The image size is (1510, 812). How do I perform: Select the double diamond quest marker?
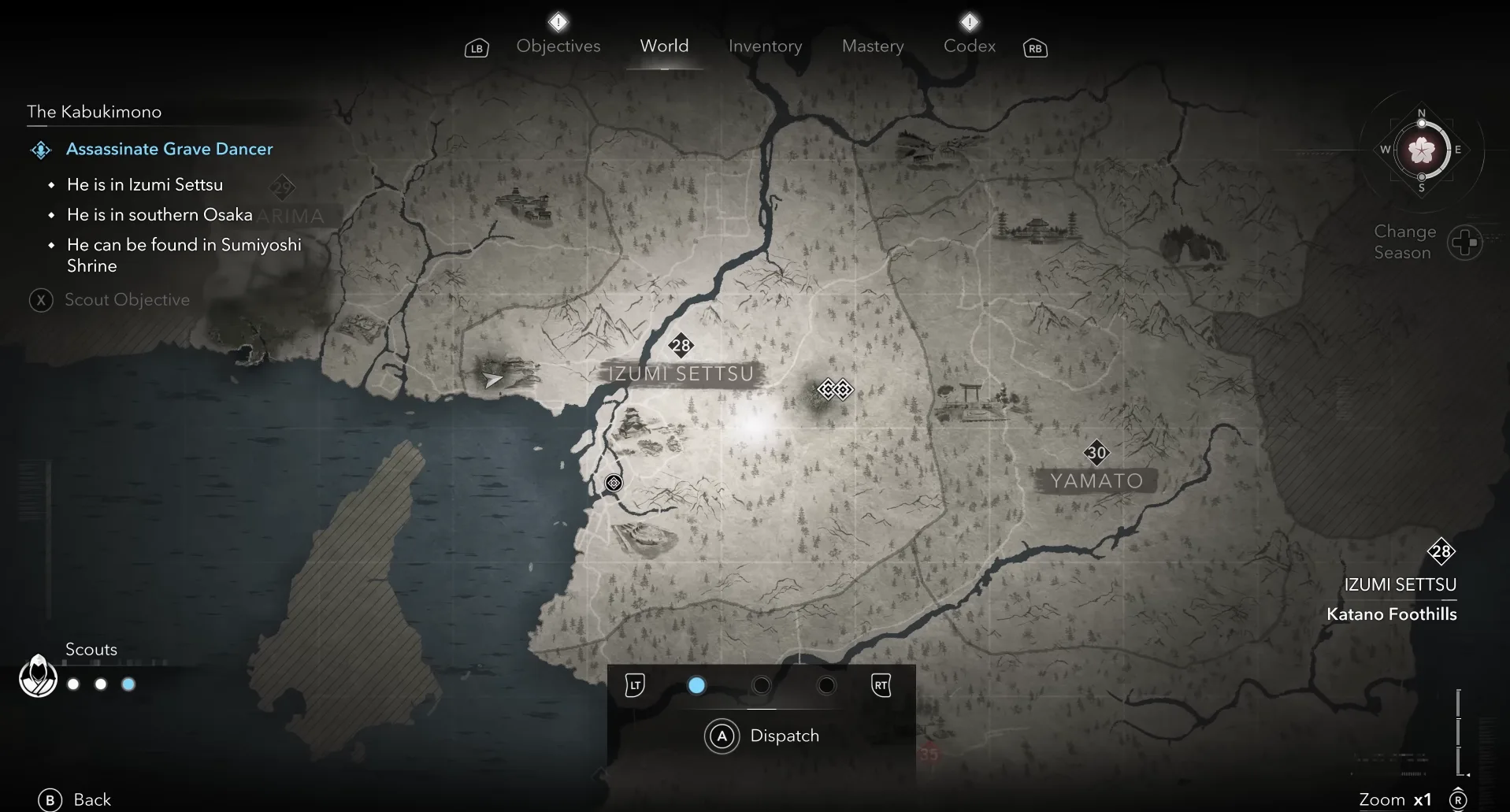coord(835,389)
